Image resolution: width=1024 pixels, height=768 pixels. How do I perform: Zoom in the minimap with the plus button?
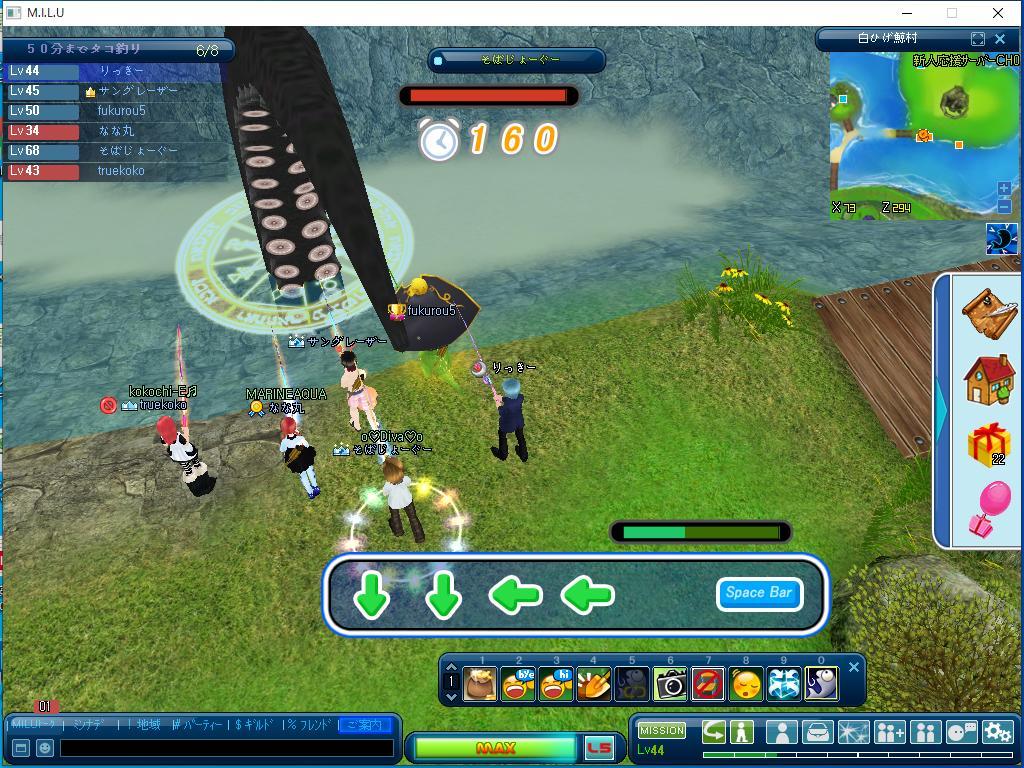point(1004,189)
